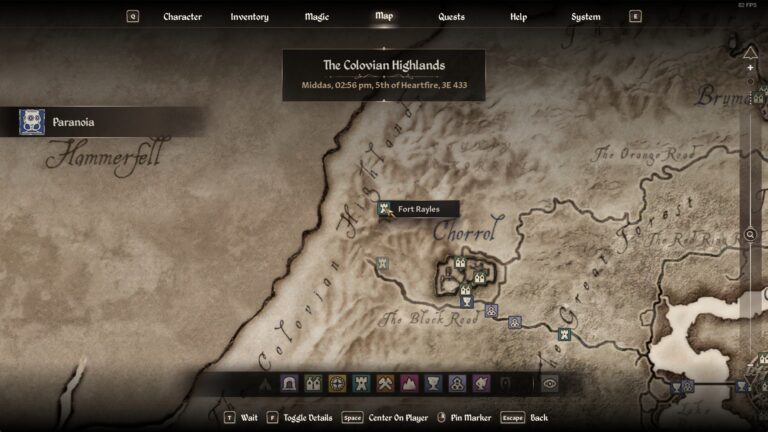Viewport: 768px width, 432px height.
Task: Toggle the compass-style map filter icon
Action: pos(337,383)
